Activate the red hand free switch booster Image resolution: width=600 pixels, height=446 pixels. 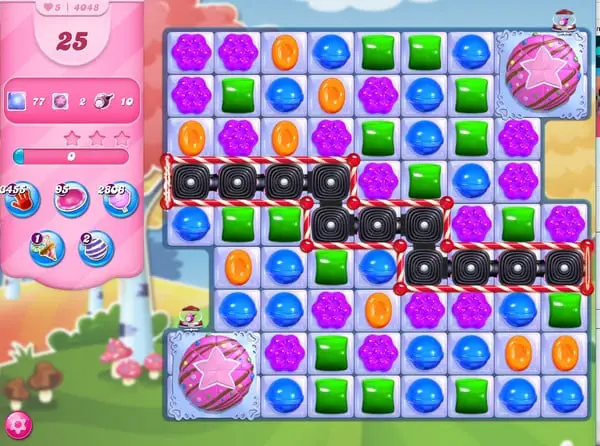click(22, 199)
